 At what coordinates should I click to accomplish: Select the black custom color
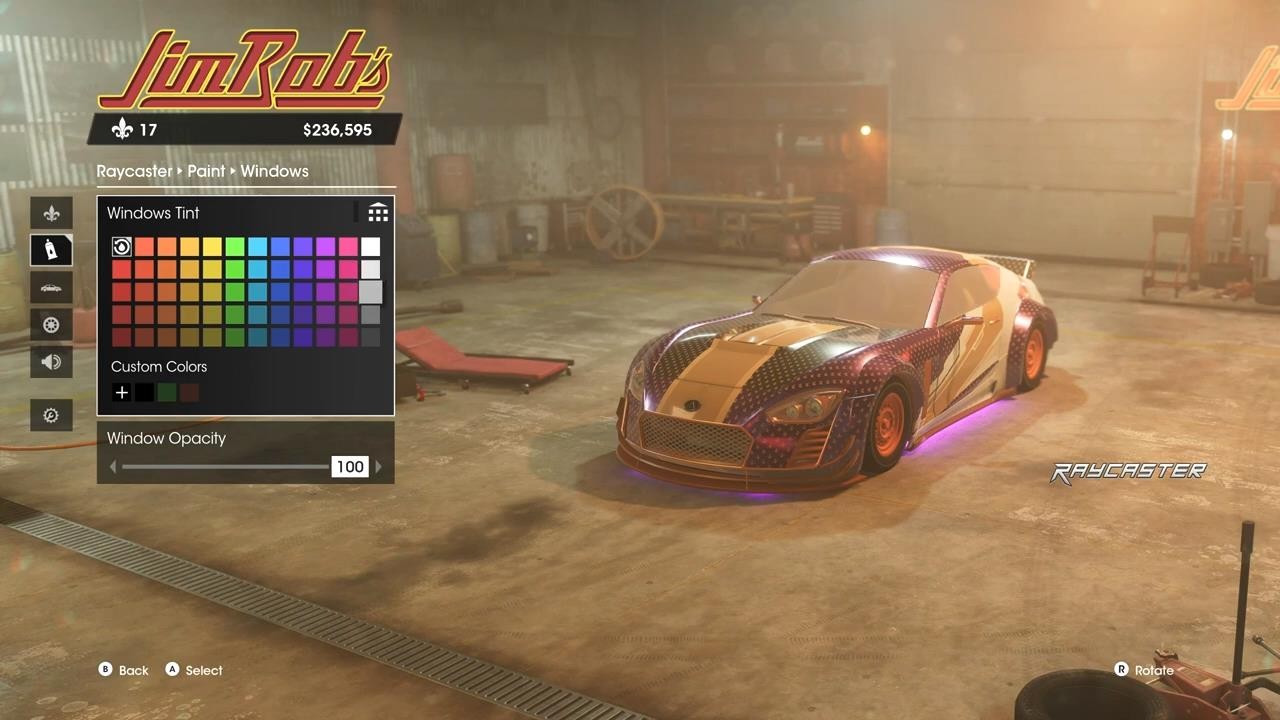coord(144,393)
